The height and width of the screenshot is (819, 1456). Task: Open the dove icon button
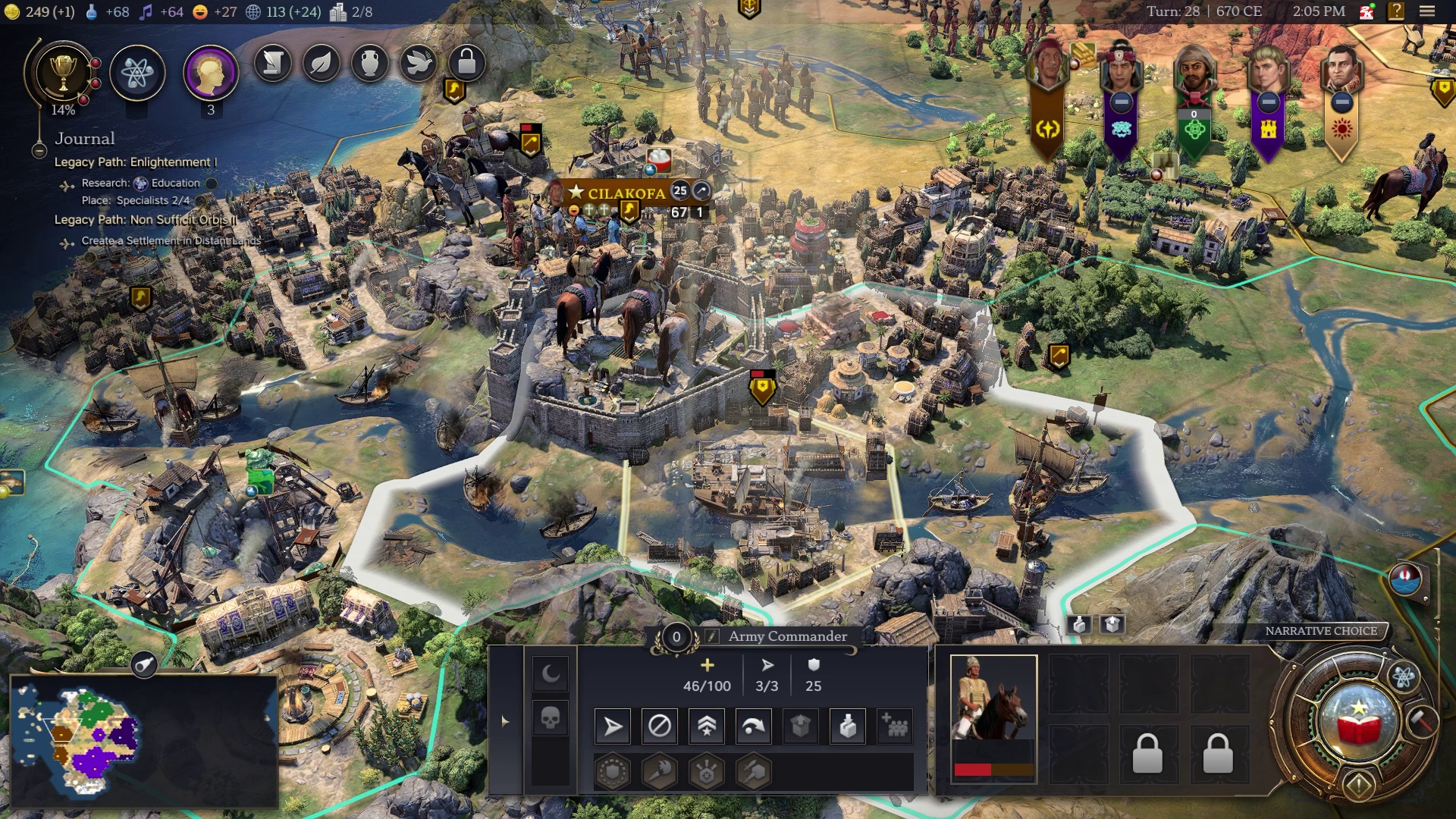[419, 64]
